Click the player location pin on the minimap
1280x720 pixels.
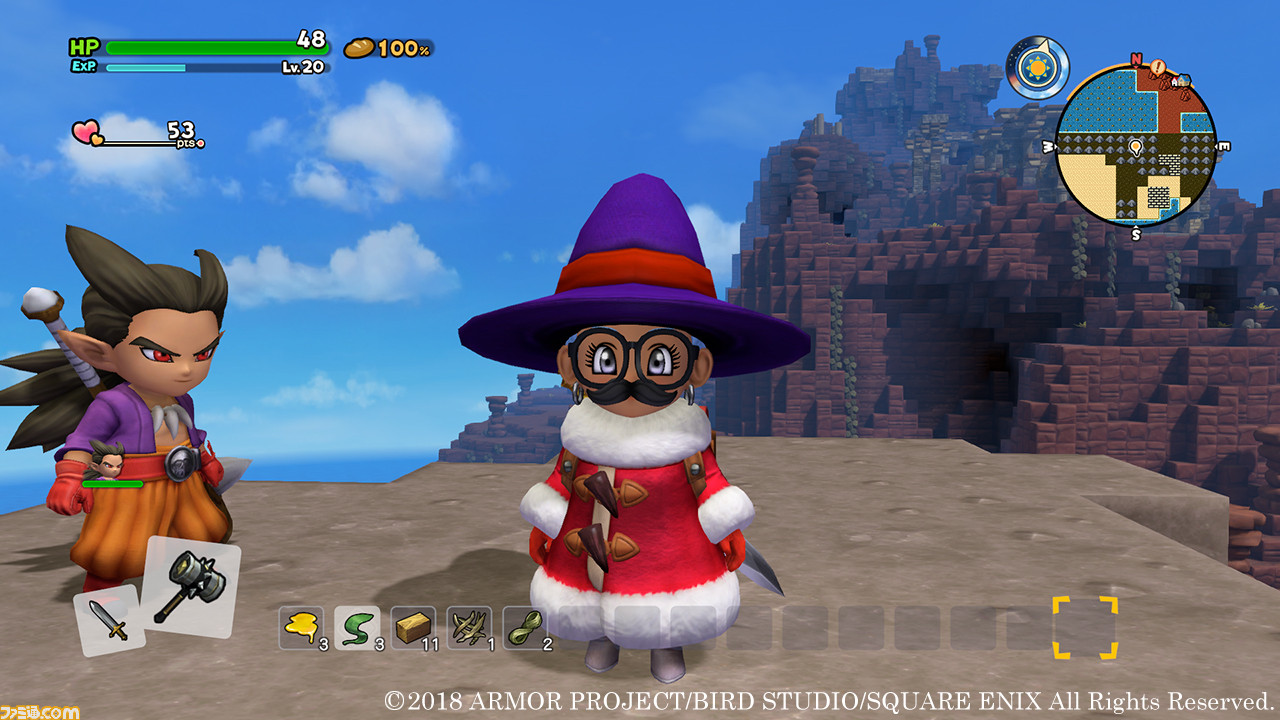coord(1135,148)
